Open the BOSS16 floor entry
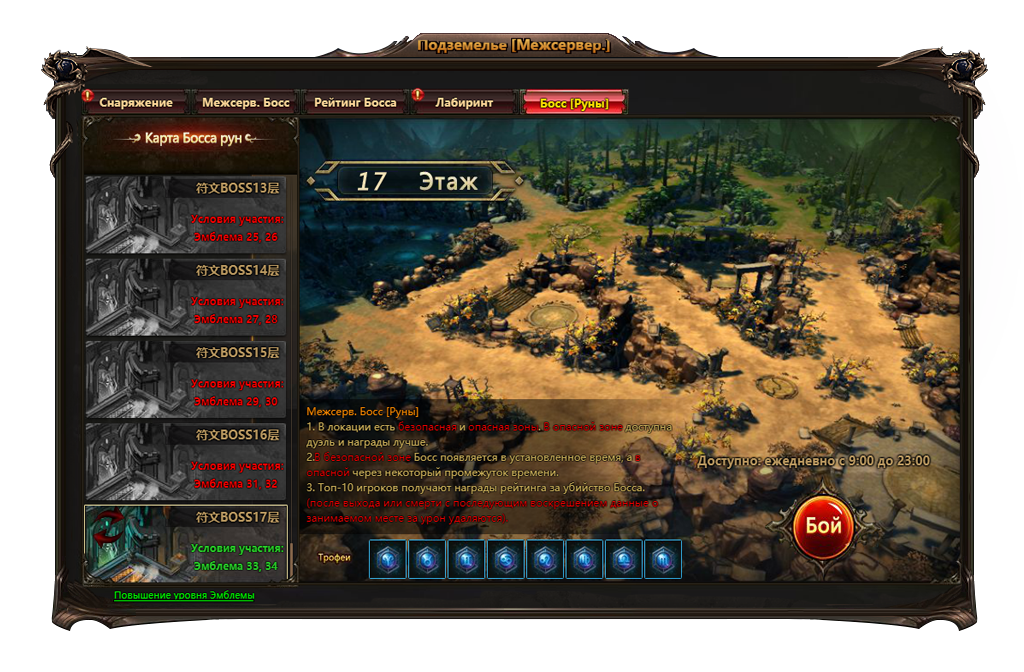Screen dimensions: 1024x672 [186, 460]
